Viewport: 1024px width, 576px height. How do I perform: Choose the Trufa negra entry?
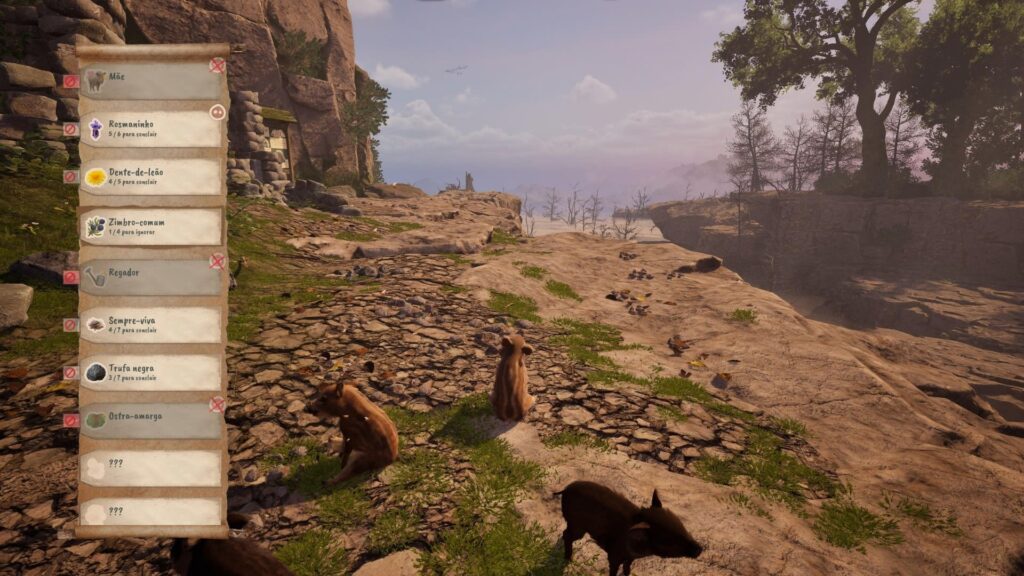150,372
